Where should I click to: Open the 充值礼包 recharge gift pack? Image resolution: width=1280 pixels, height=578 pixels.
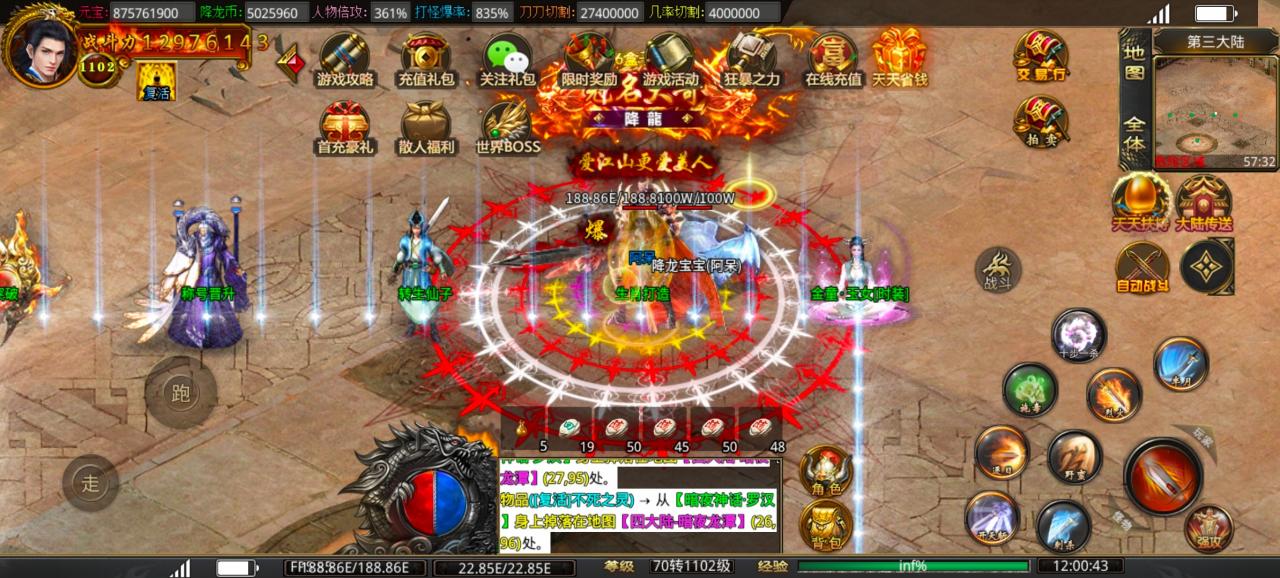[426, 58]
